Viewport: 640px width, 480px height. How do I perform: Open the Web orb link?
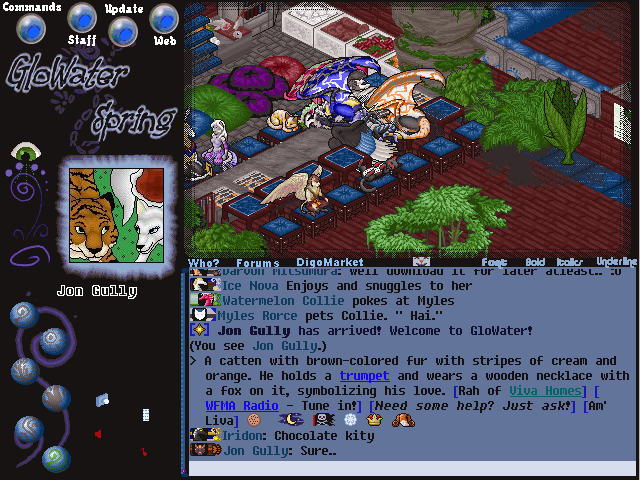pos(164,18)
